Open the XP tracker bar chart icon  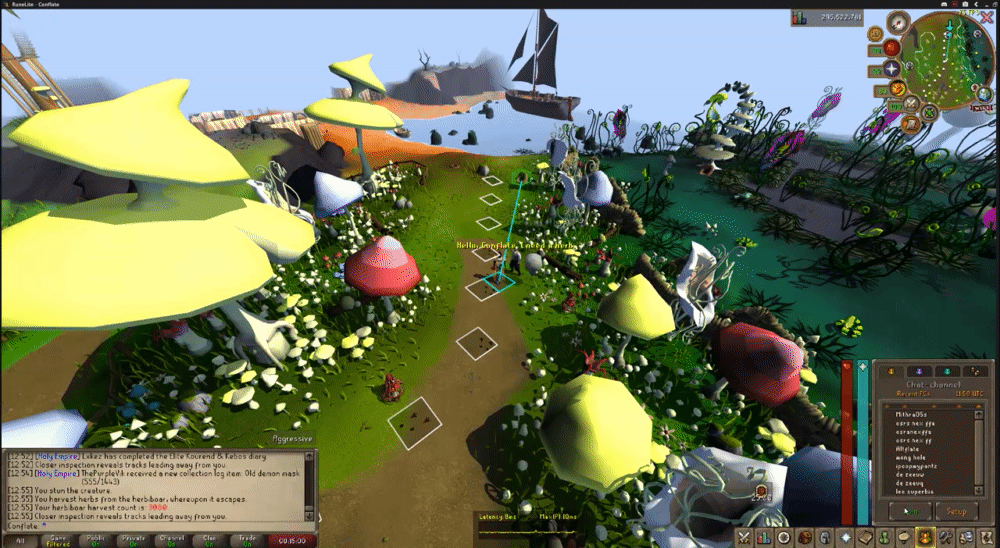[x=799, y=18]
